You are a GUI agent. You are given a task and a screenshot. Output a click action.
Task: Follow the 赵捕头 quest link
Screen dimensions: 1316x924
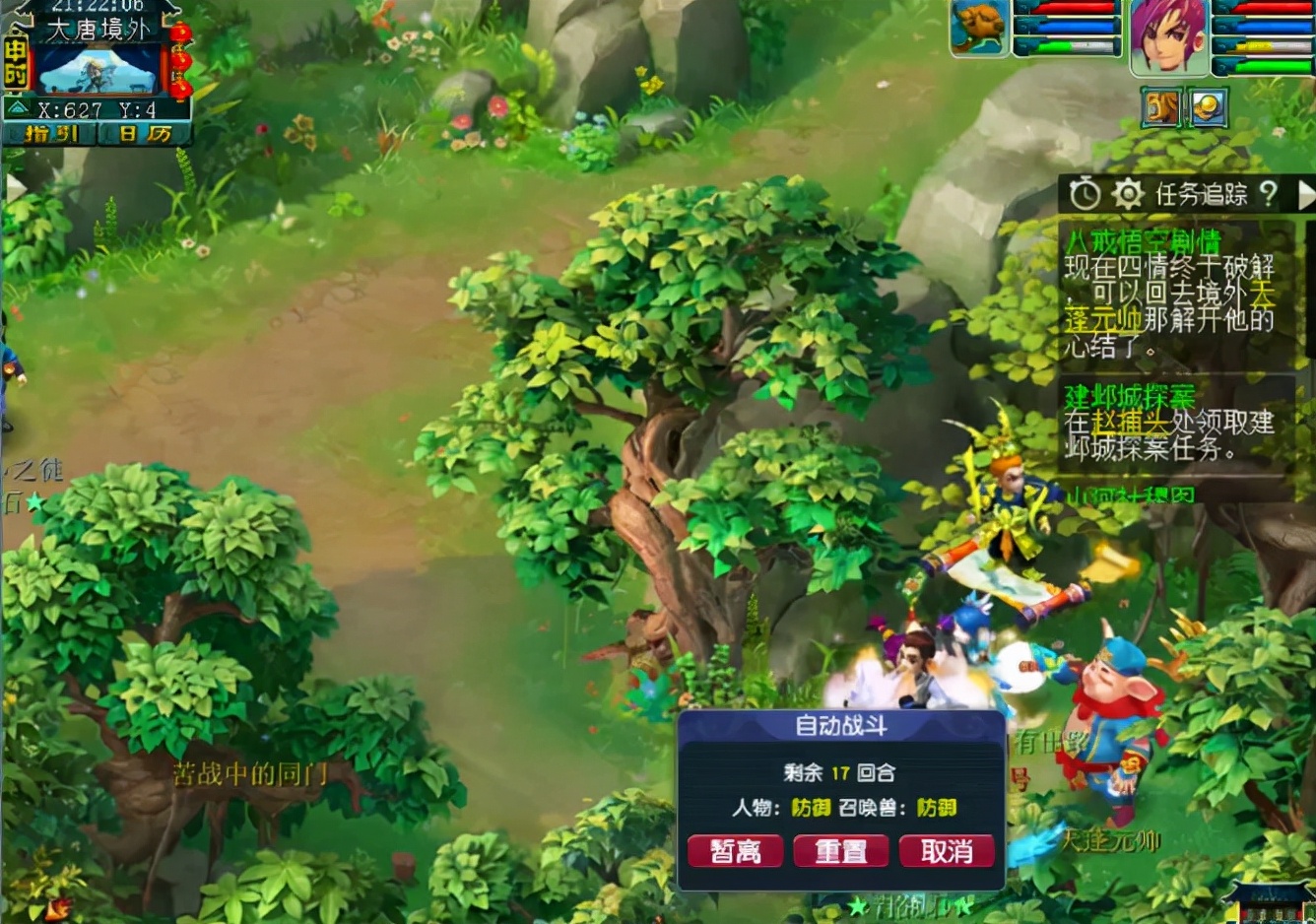[1130, 423]
